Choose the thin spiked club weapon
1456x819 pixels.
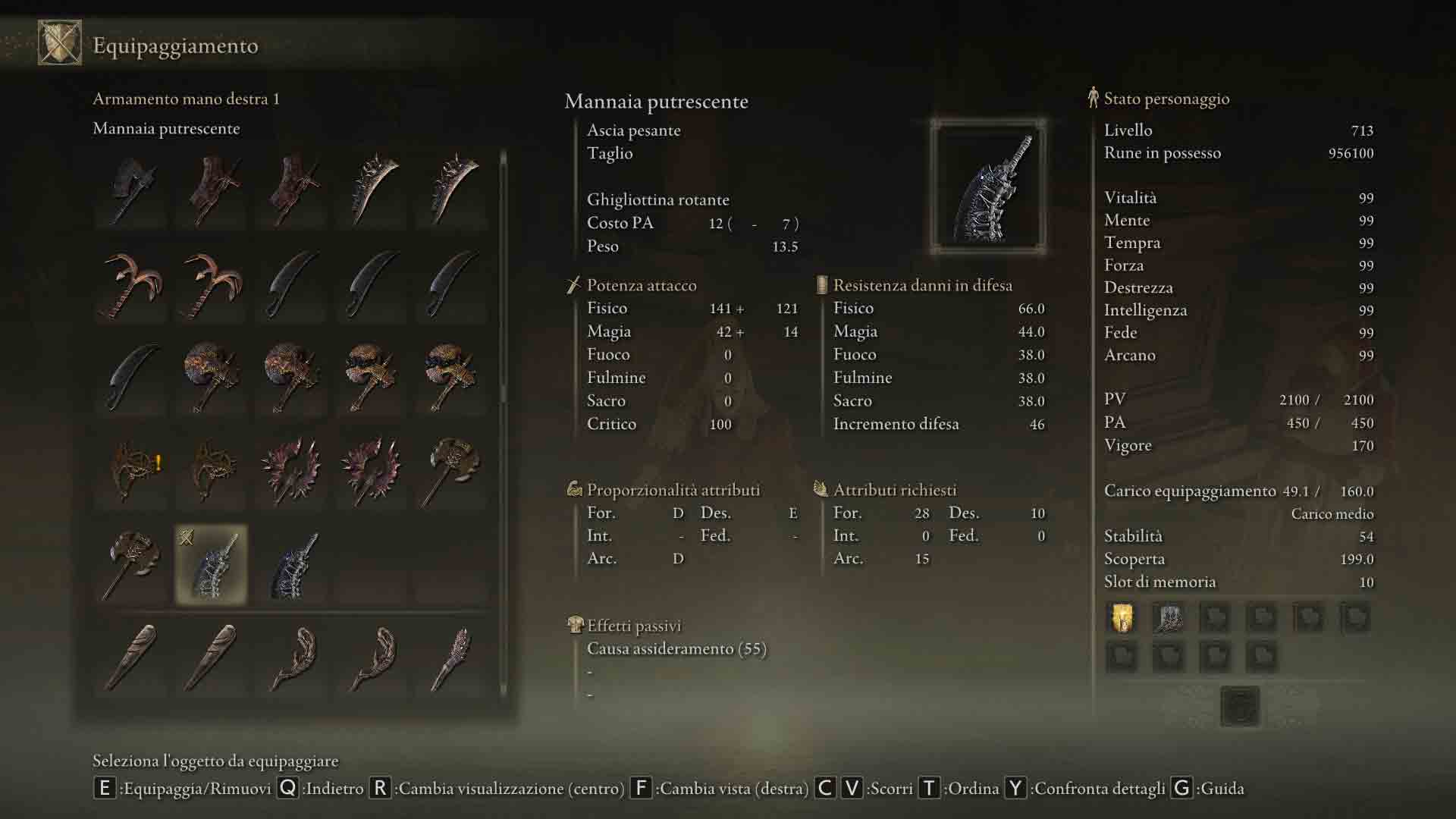[x=452, y=658]
